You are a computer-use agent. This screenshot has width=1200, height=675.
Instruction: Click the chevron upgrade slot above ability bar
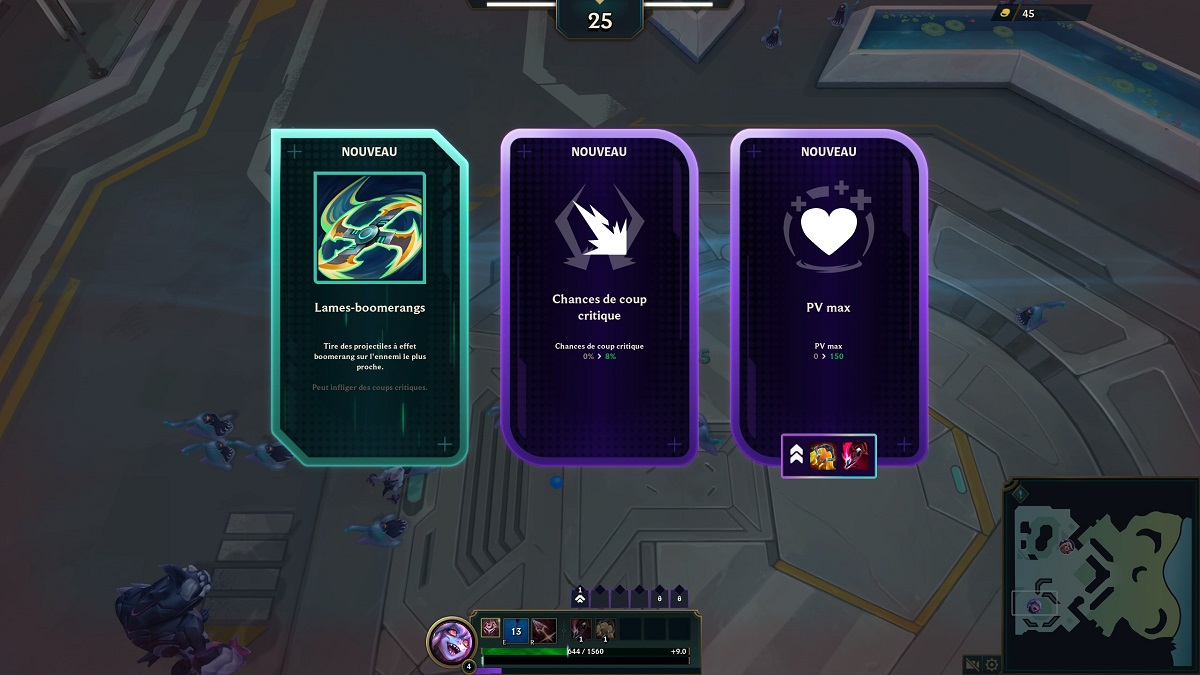(579, 597)
